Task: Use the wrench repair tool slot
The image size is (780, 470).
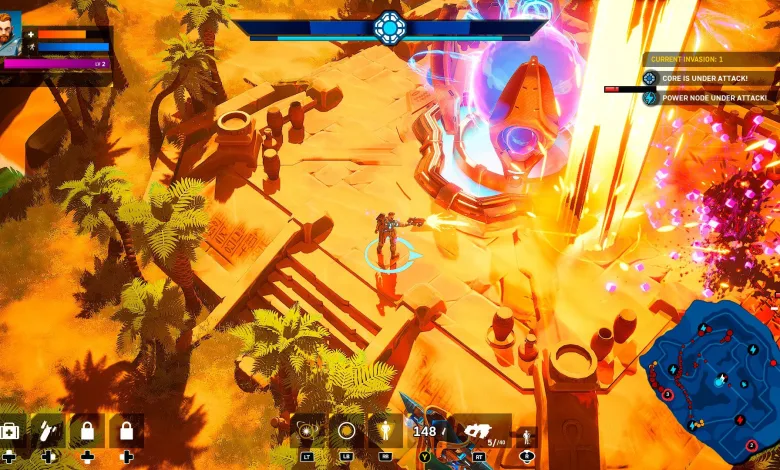Action: (47, 432)
